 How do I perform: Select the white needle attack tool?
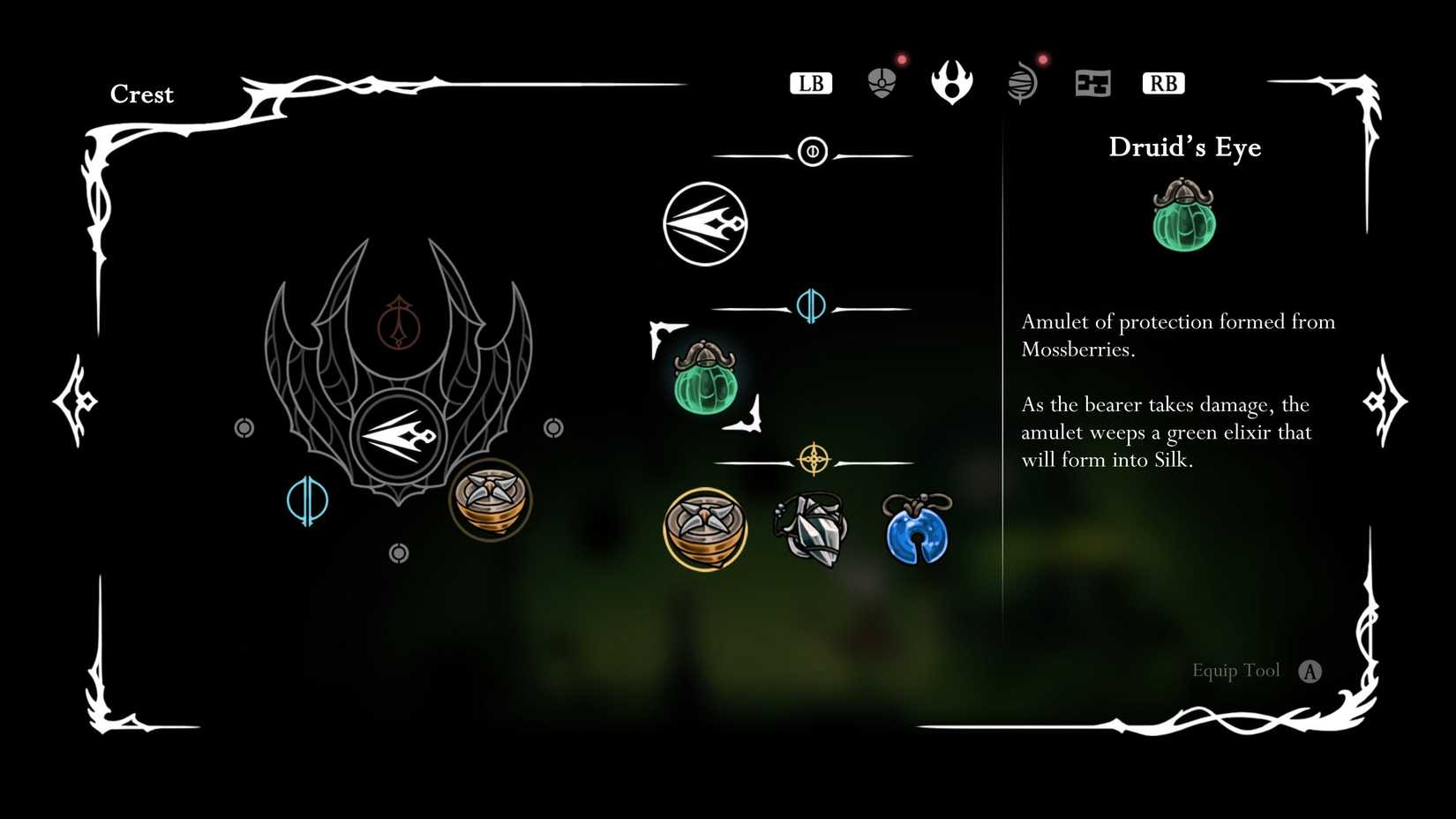[x=704, y=222]
